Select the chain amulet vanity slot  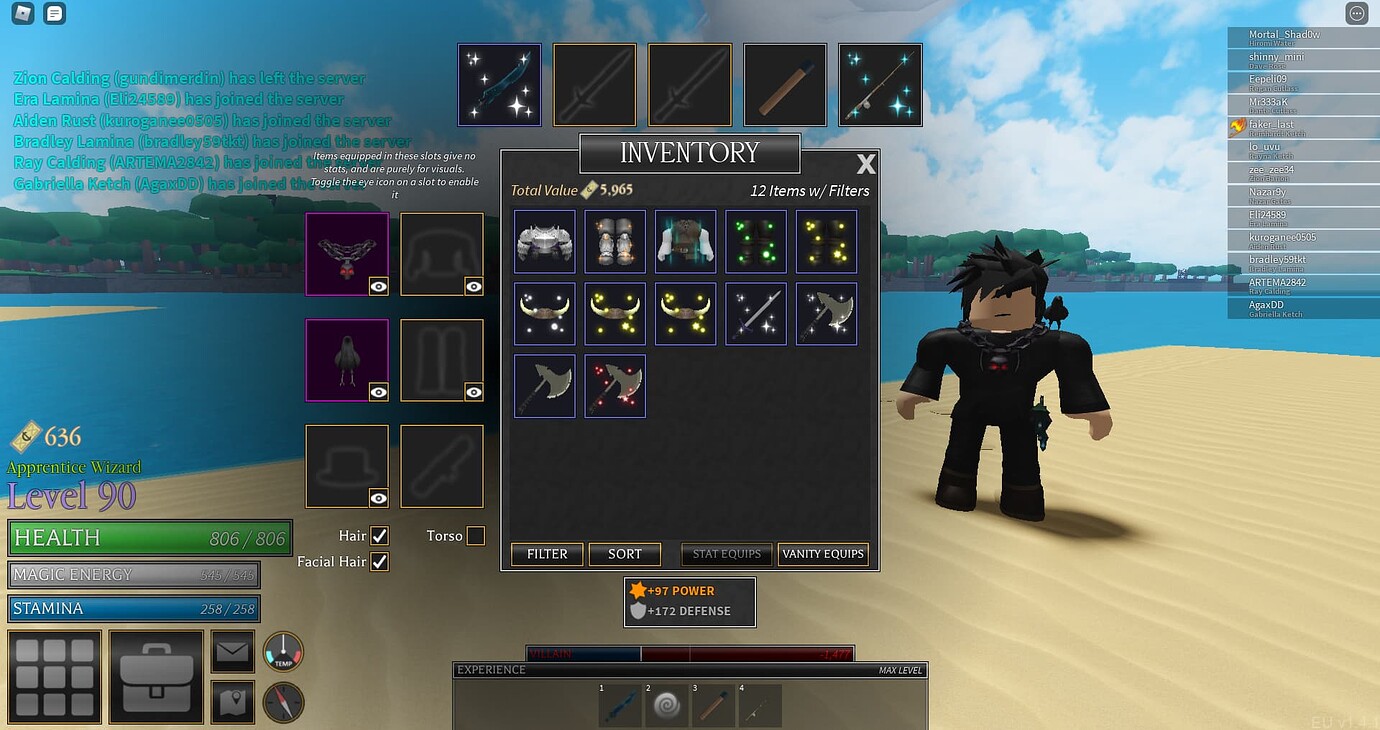pyautogui.click(x=346, y=253)
